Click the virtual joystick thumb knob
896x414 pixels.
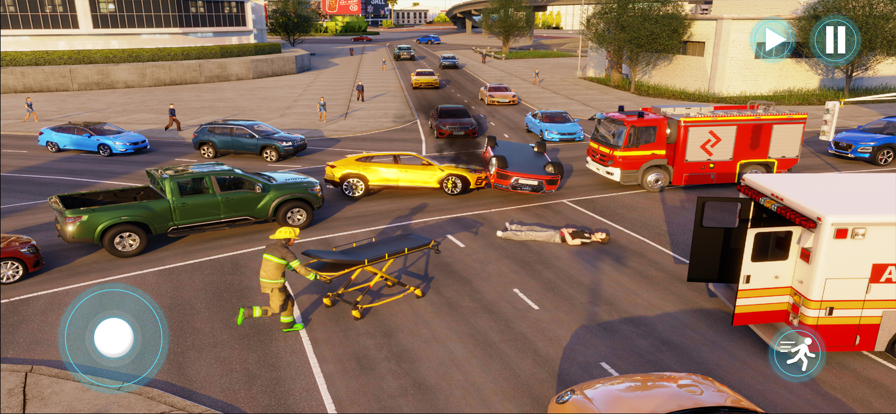[x=113, y=338]
